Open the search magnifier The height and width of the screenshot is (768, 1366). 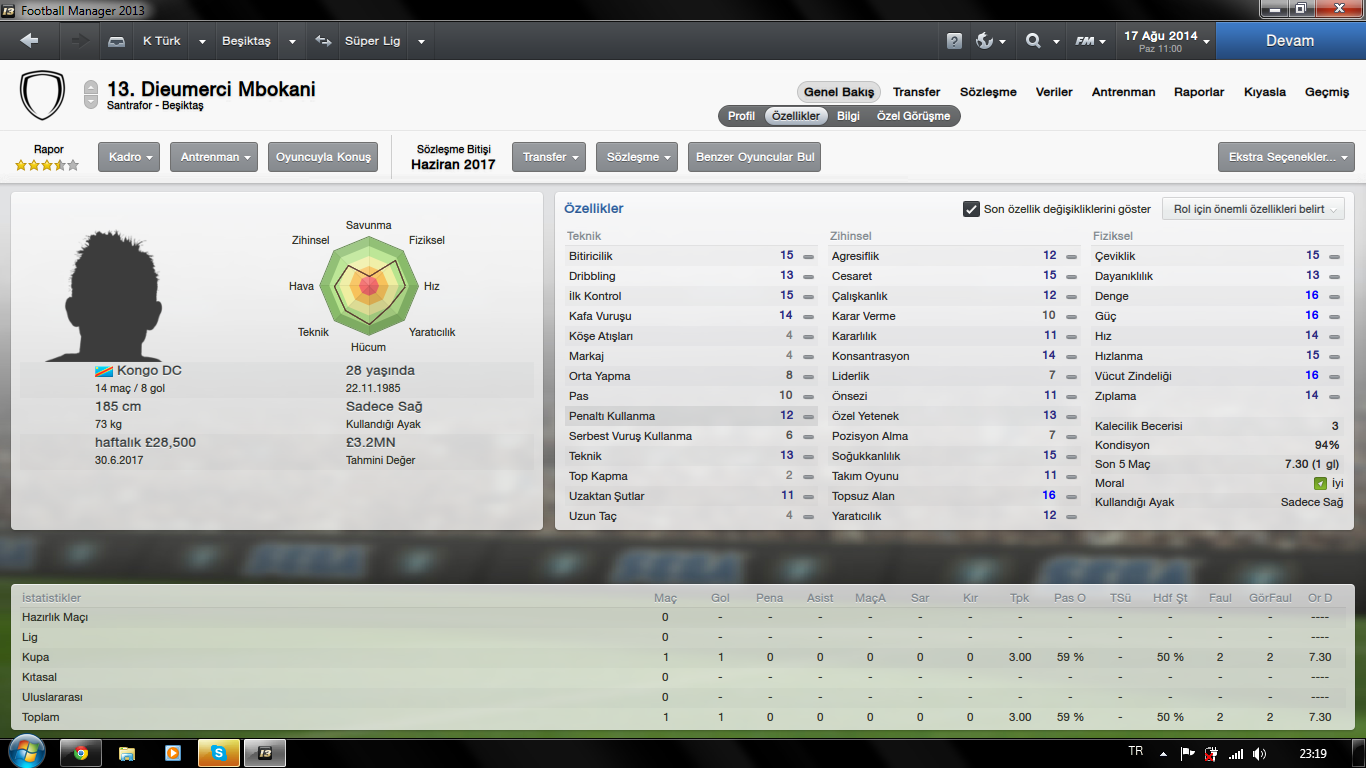coord(1034,41)
